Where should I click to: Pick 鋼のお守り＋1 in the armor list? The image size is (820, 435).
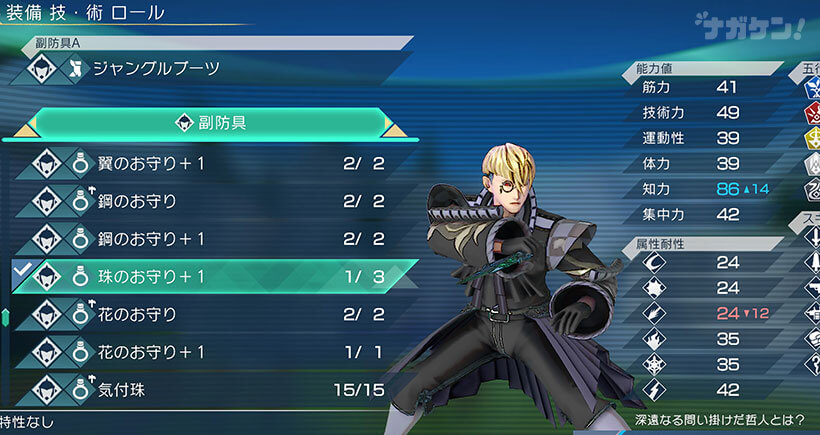(x=200, y=239)
